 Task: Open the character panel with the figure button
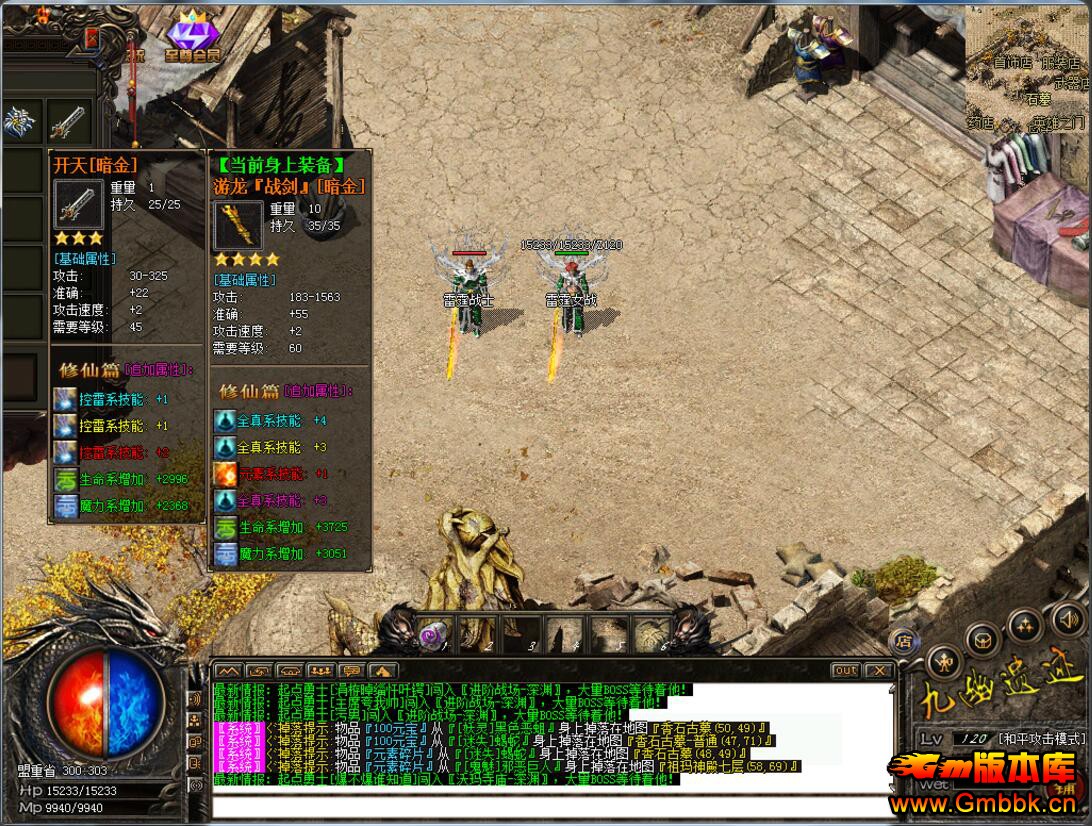[944, 661]
